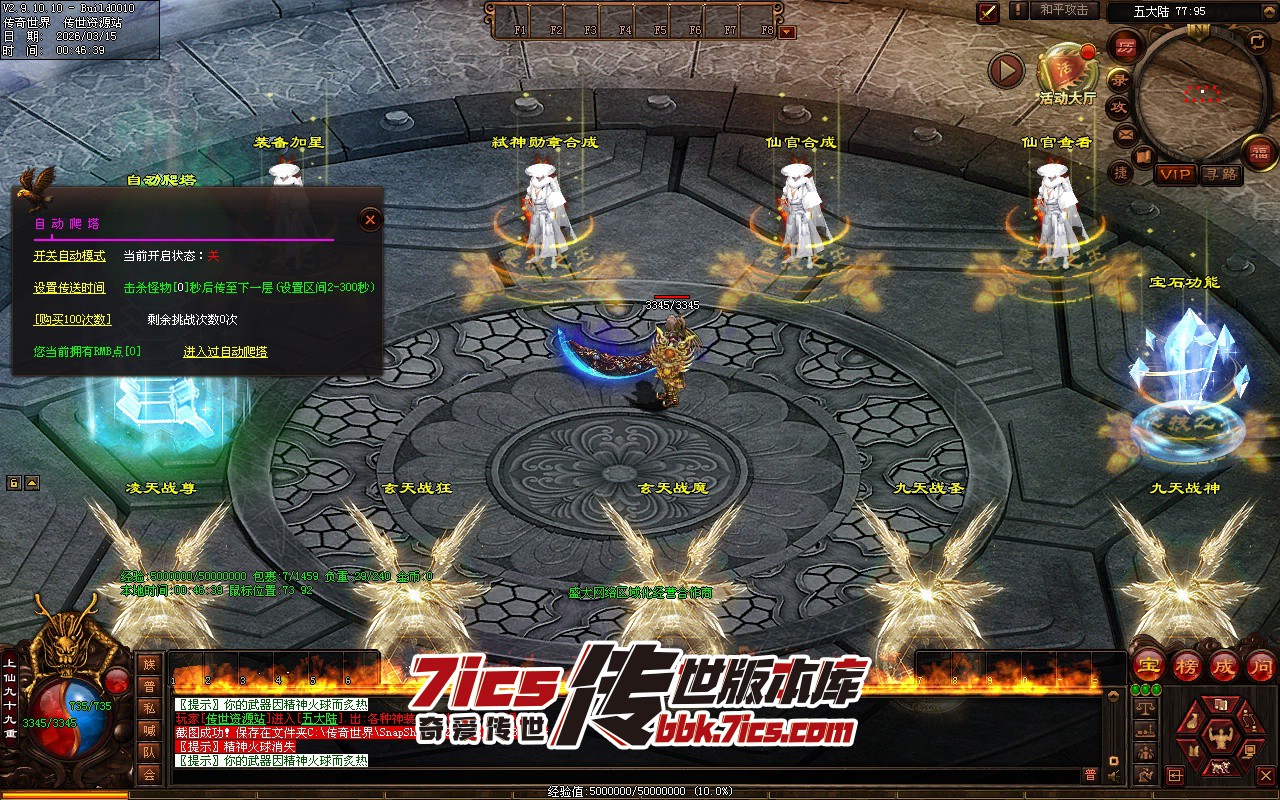Choose 进入过自动爬塔 link
Screen dimensions: 1280x800
point(225,352)
